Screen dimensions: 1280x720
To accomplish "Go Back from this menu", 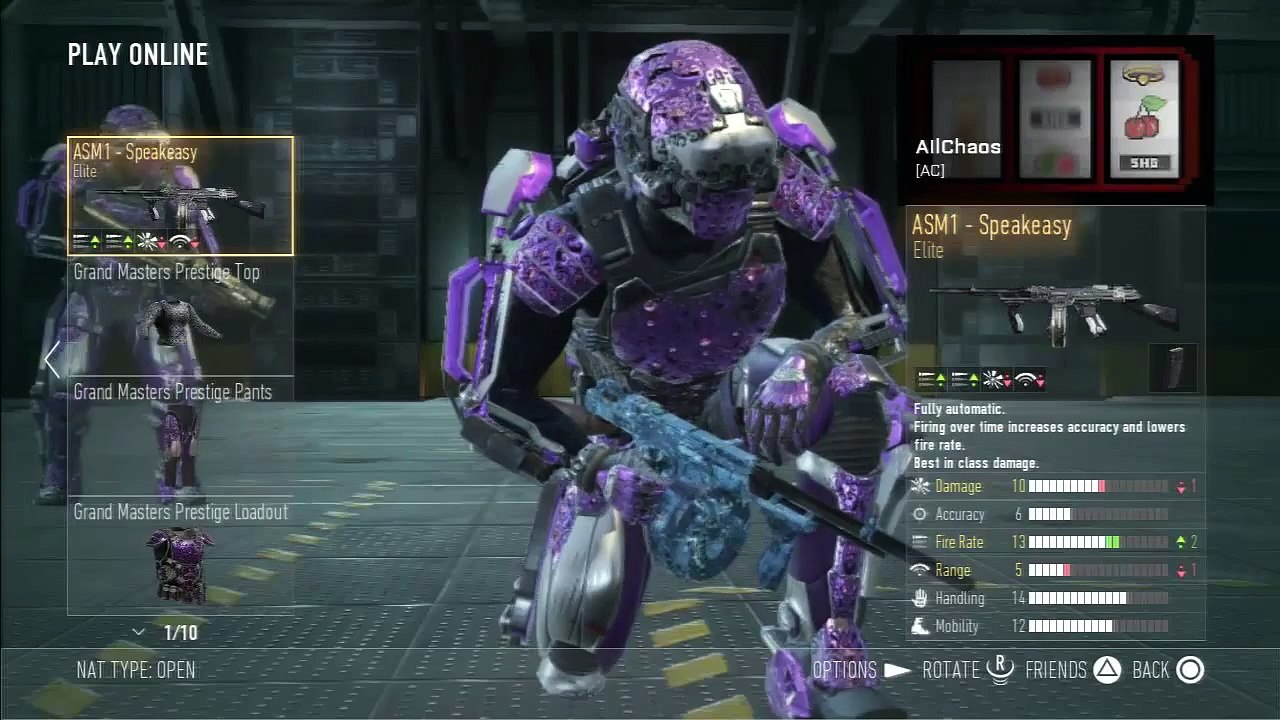I will pyautogui.click(x=1150, y=670).
